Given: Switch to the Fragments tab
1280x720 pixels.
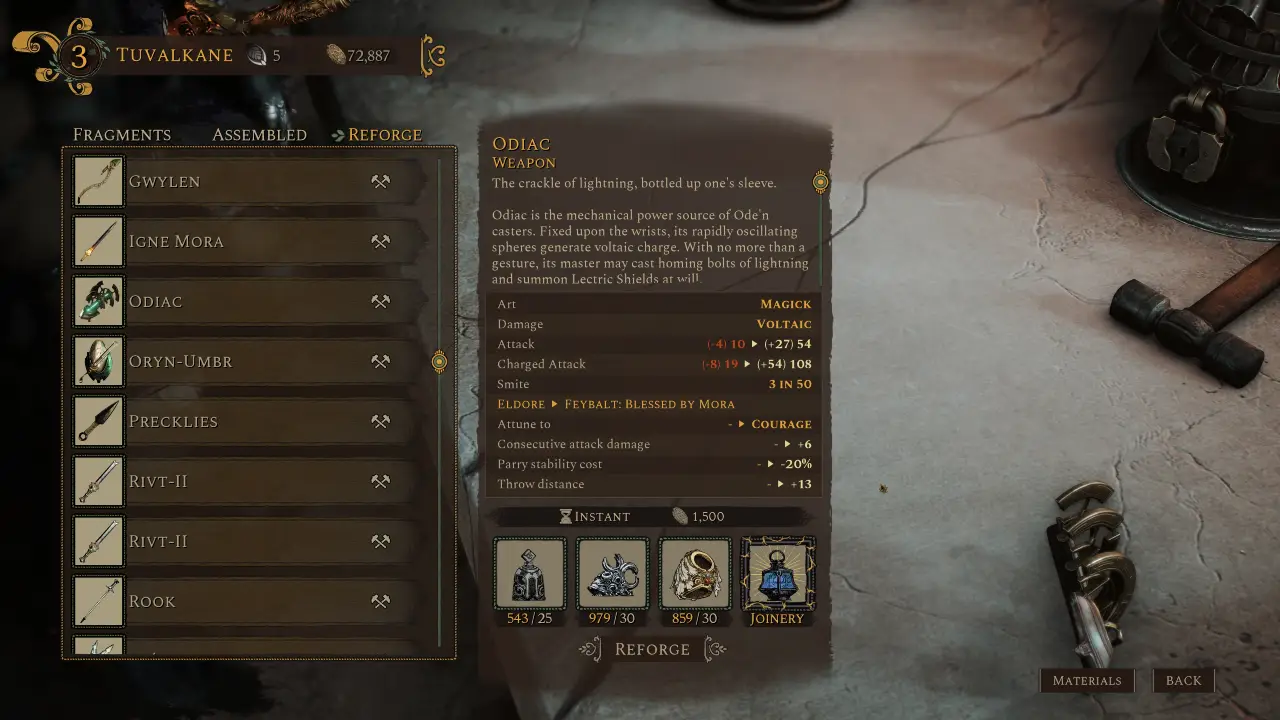Looking at the screenshot, I should coord(122,135).
